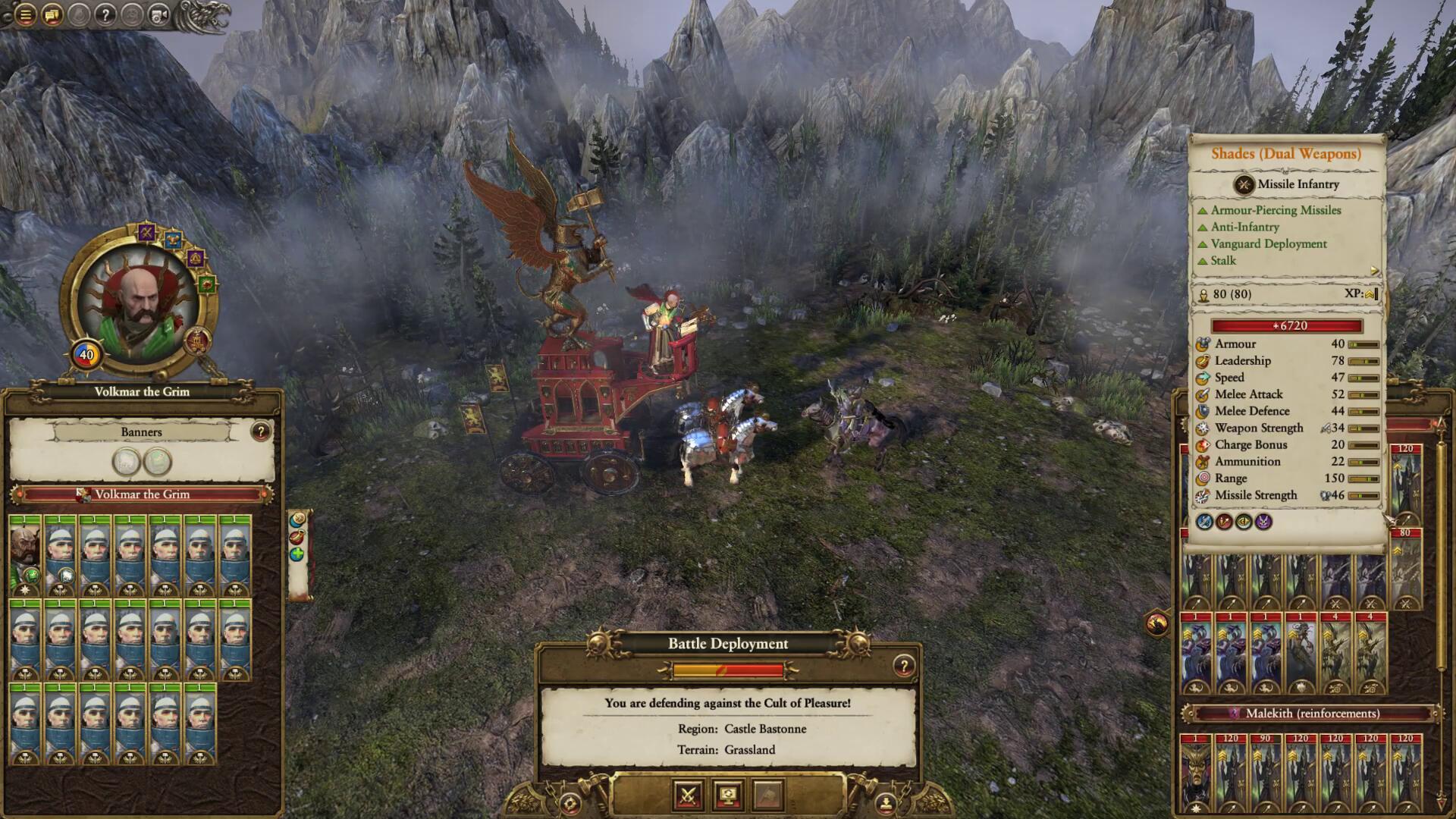Screen dimensions: 1456x819
Task: Select the Volkmar the Grim army header
Action: (142, 494)
